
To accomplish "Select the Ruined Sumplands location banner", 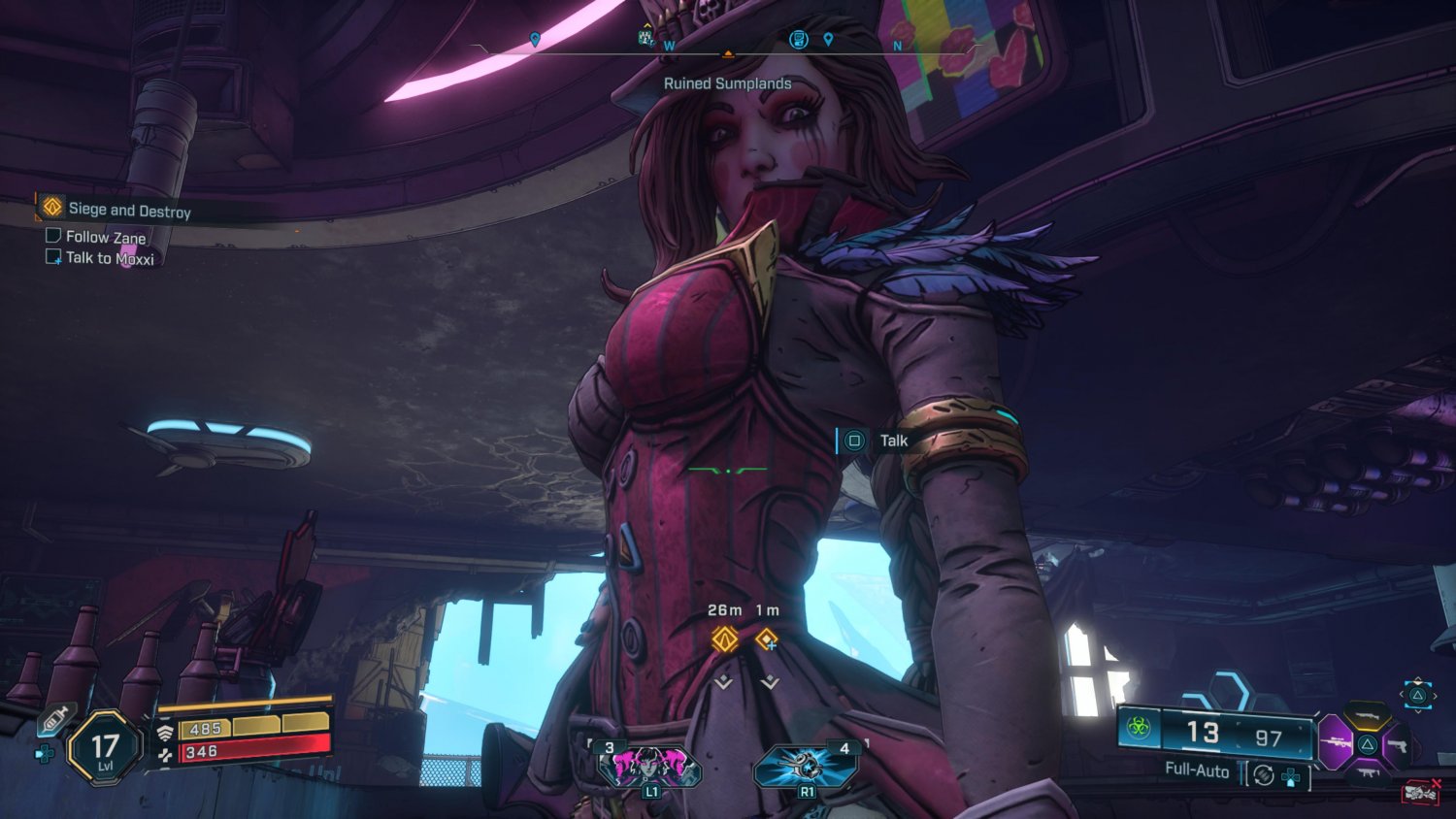I will (728, 83).
